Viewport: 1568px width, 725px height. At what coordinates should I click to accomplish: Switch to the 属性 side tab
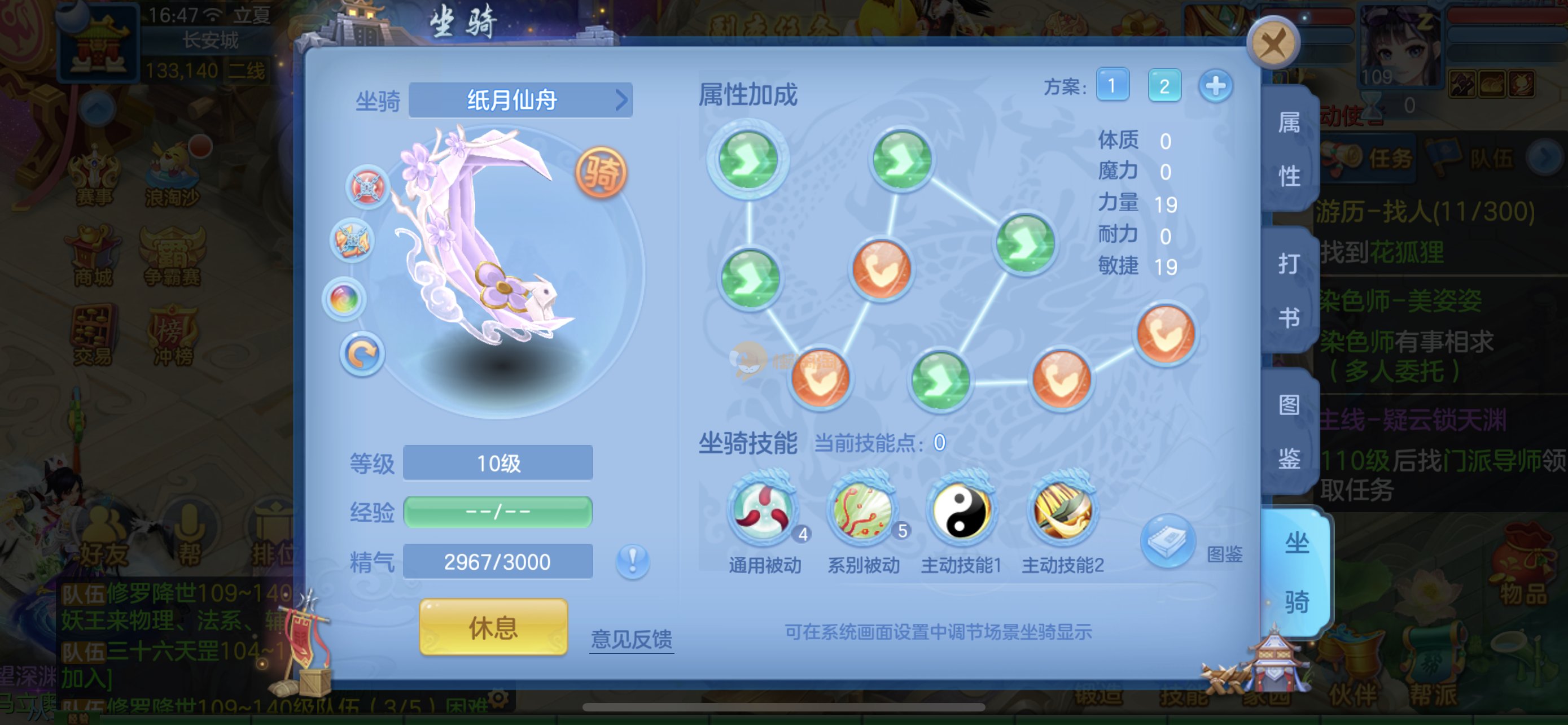1289,149
